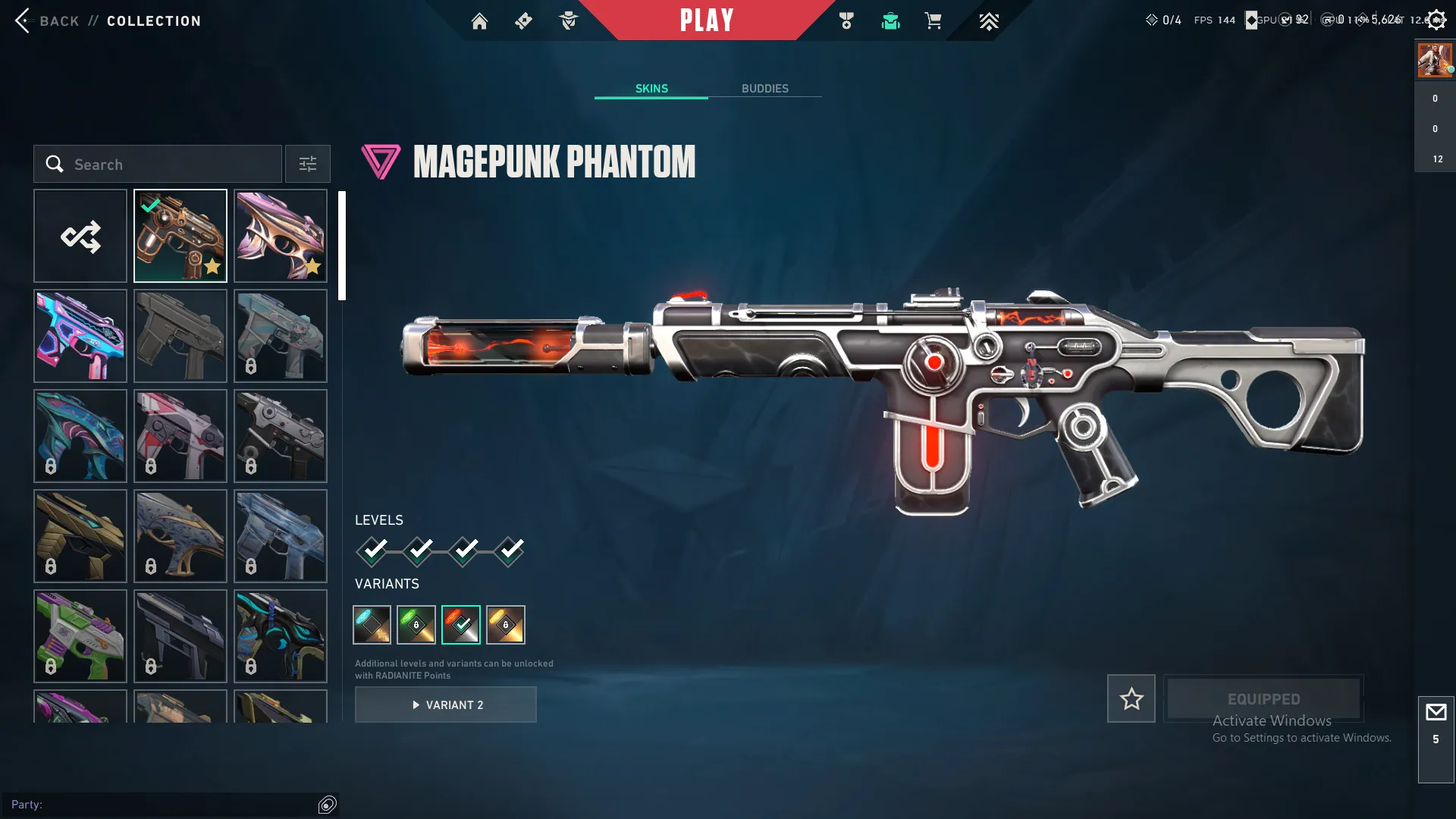Switch to the BUDDIES tab

(x=765, y=88)
